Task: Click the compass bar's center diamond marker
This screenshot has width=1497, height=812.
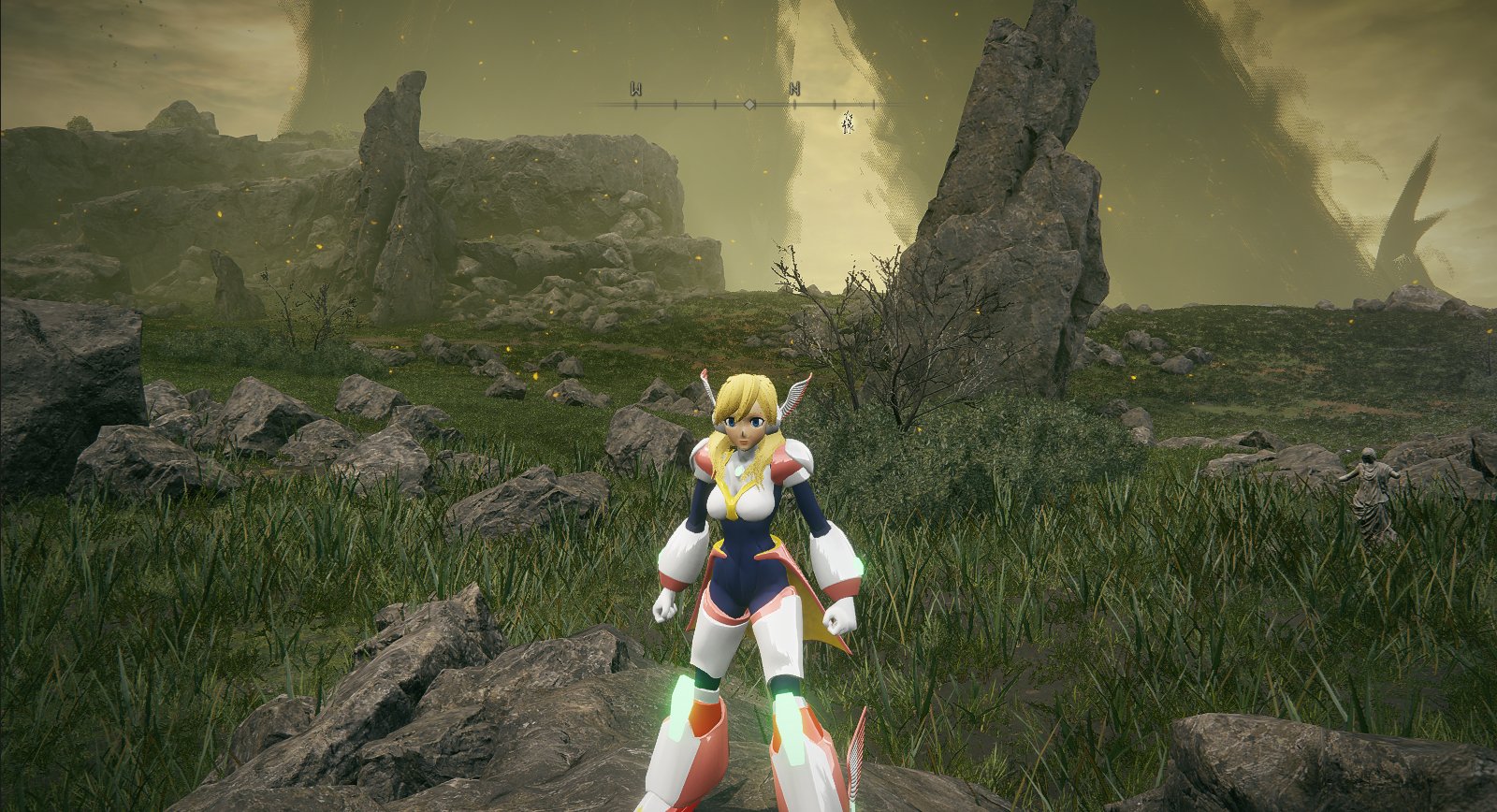Action: tap(749, 105)
